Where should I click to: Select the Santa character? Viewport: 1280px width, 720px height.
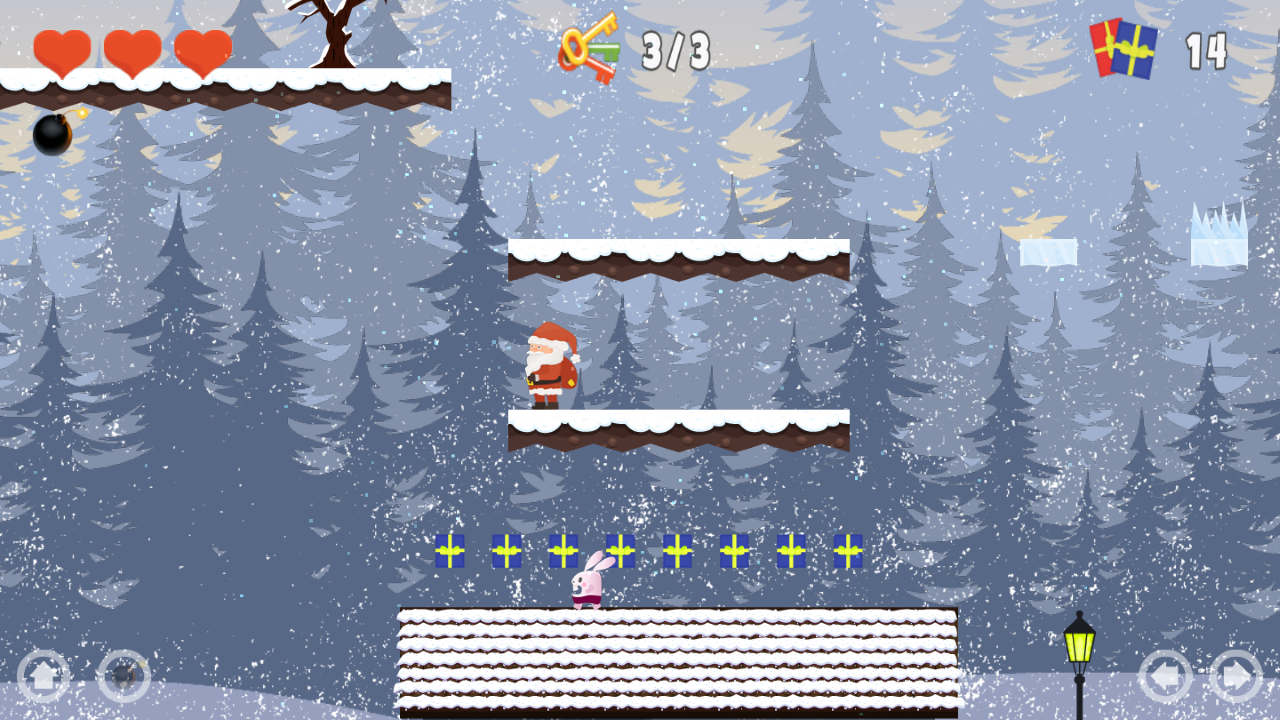(x=551, y=365)
